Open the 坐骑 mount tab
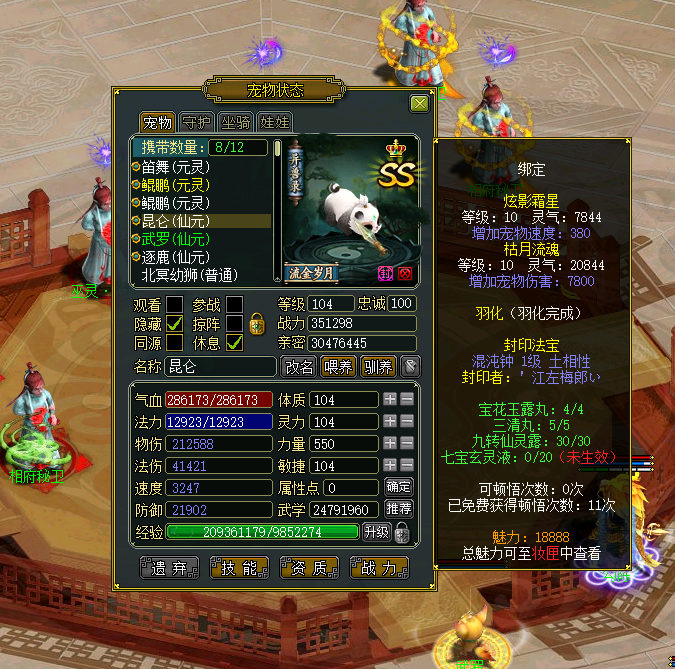 tap(236, 123)
